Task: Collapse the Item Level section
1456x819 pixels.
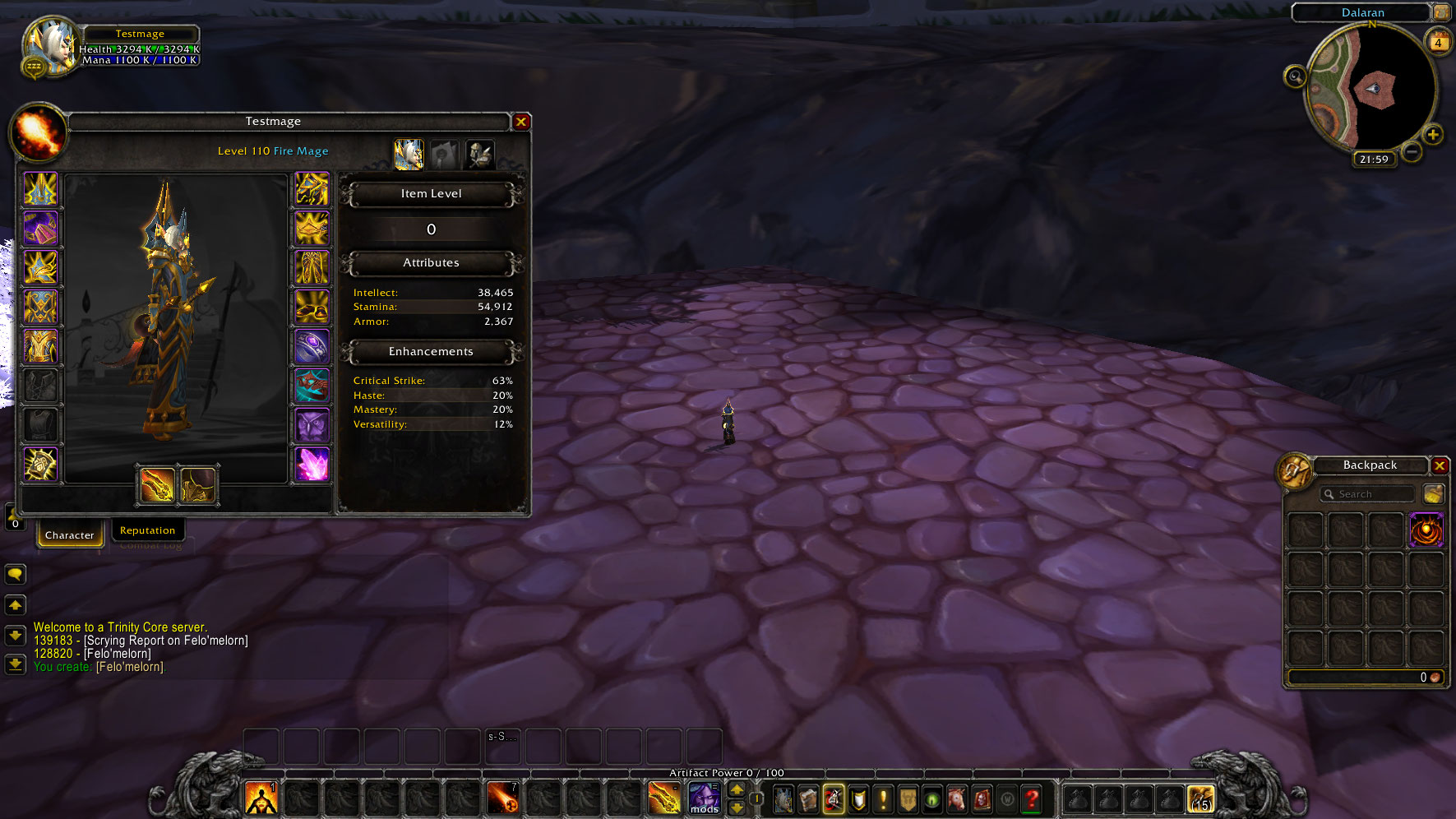Action: (x=431, y=194)
